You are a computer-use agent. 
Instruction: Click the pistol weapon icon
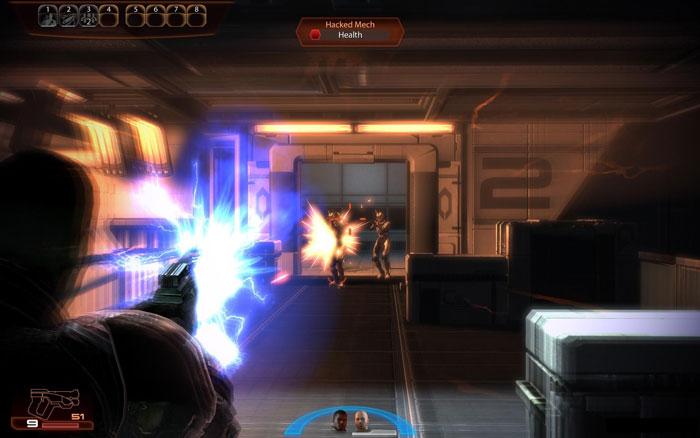[46, 404]
